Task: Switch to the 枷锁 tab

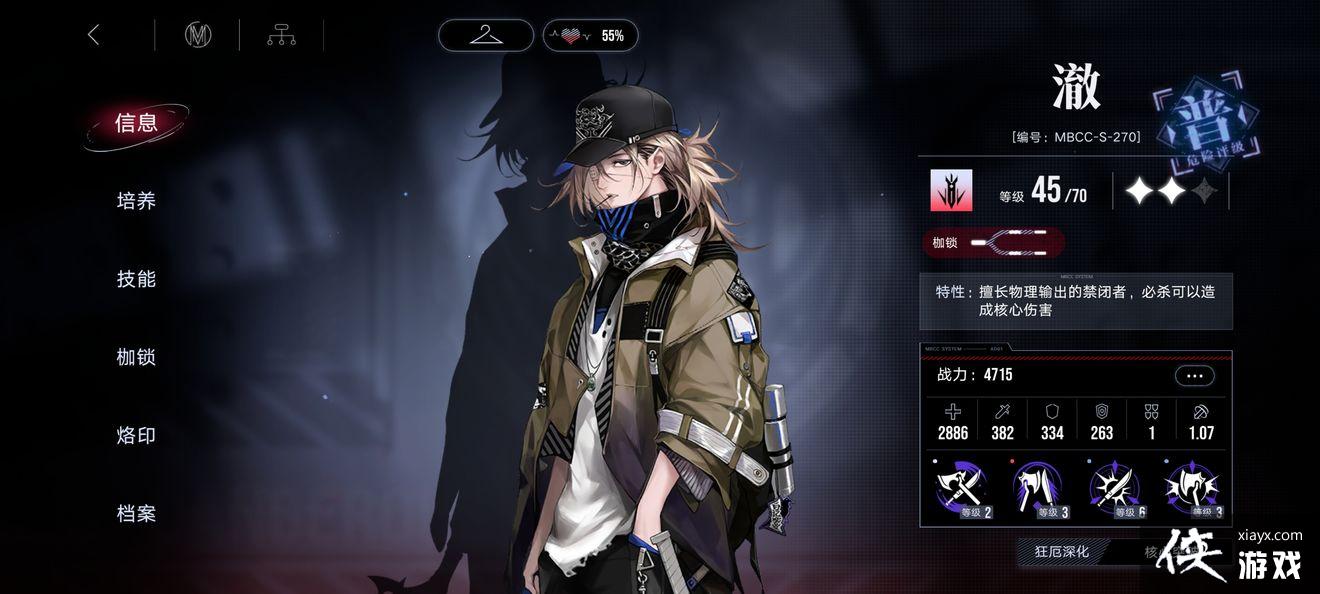Action: coord(136,357)
